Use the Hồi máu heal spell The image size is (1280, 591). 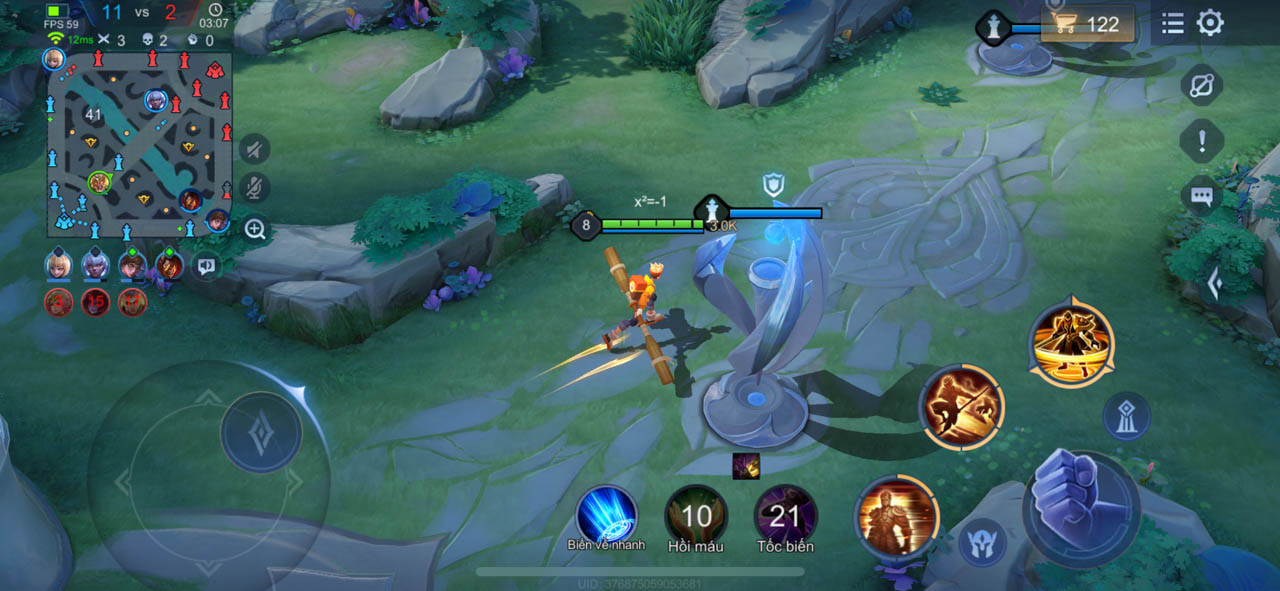click(x=696, y=516)
